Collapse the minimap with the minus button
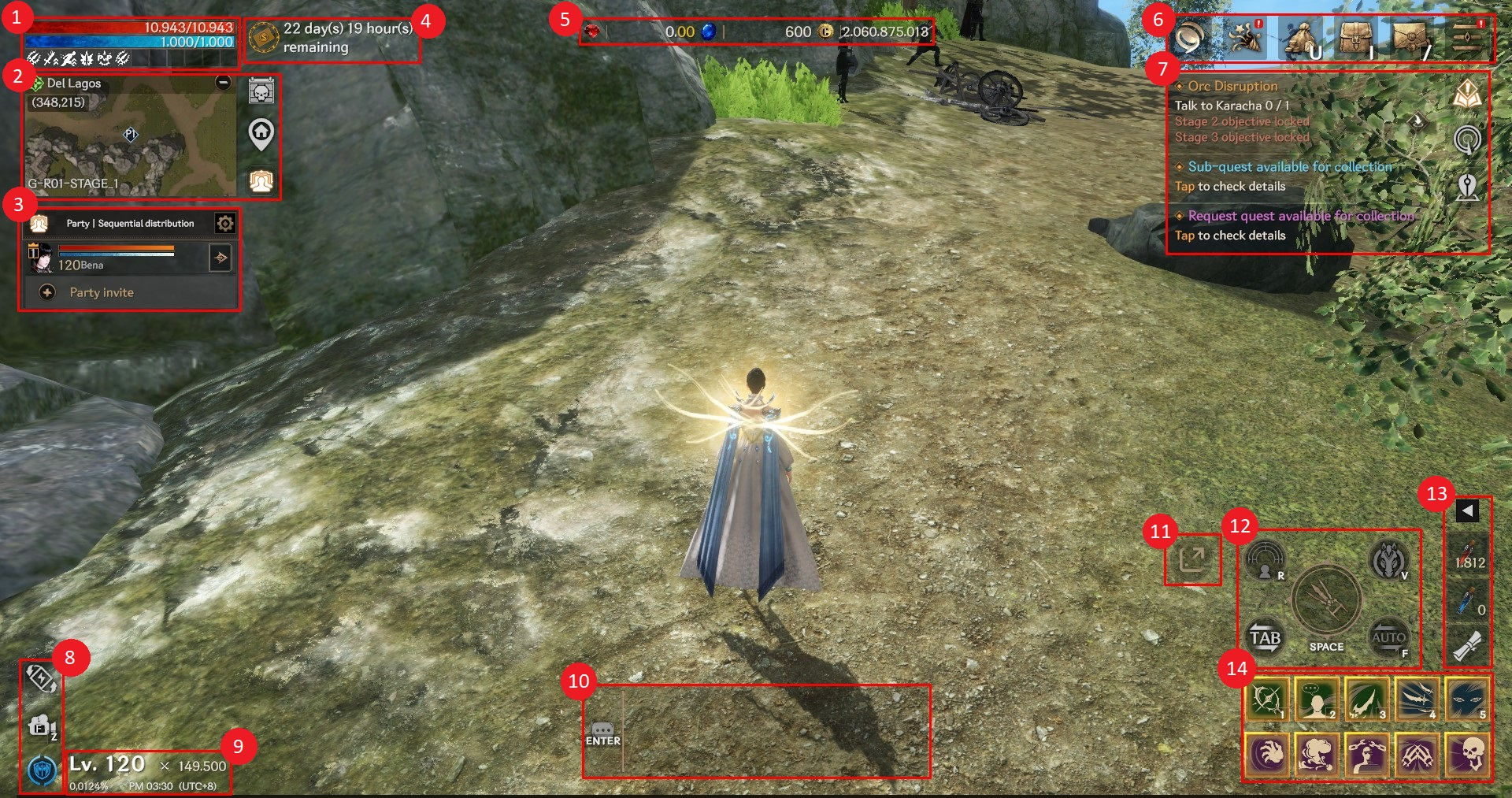The width and height of the screenshot is (1512, 798). click(x=224, y=83)
